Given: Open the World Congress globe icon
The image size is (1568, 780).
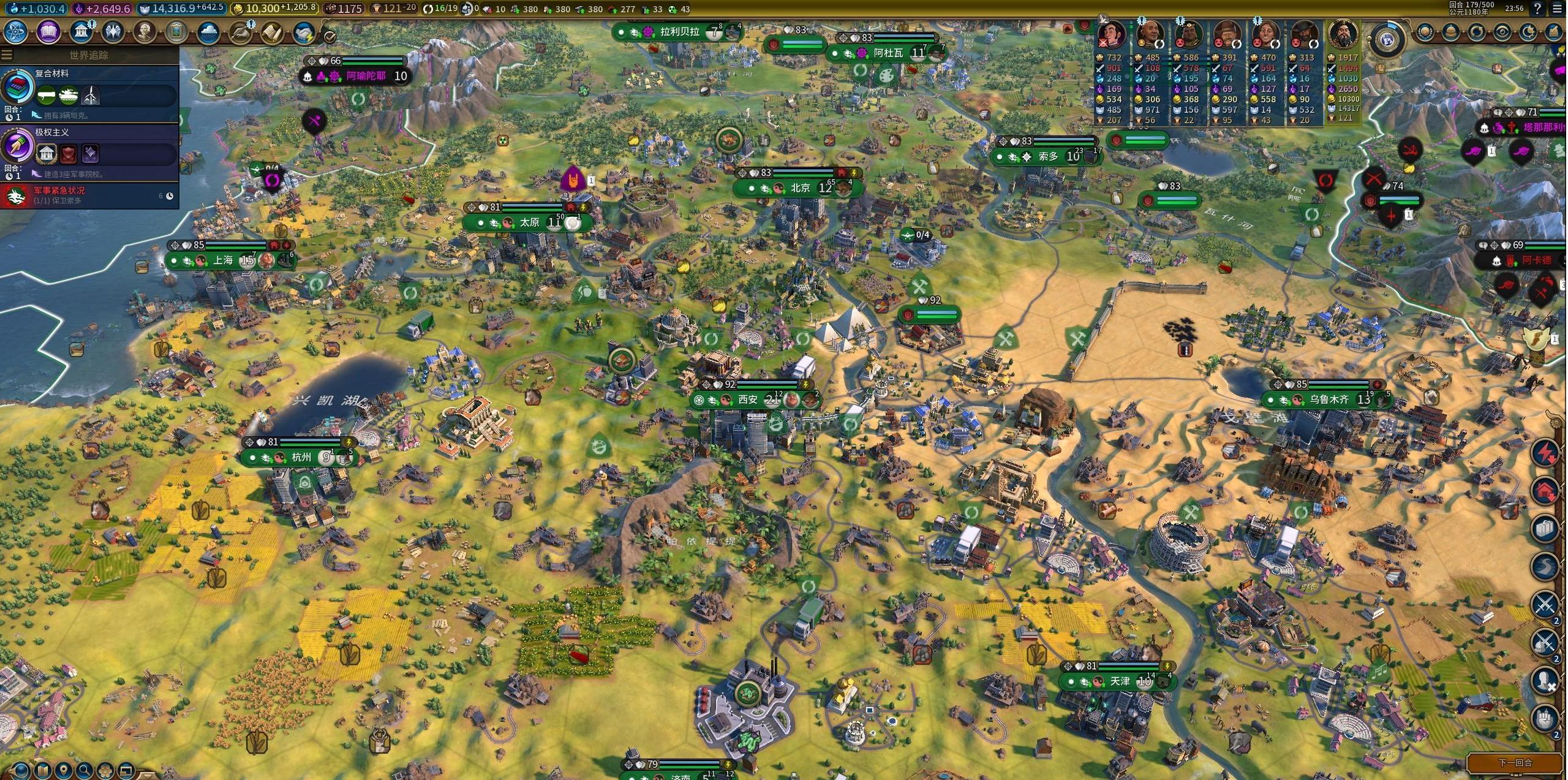Looking at the screenshot, I should (x=1387, y=40).
